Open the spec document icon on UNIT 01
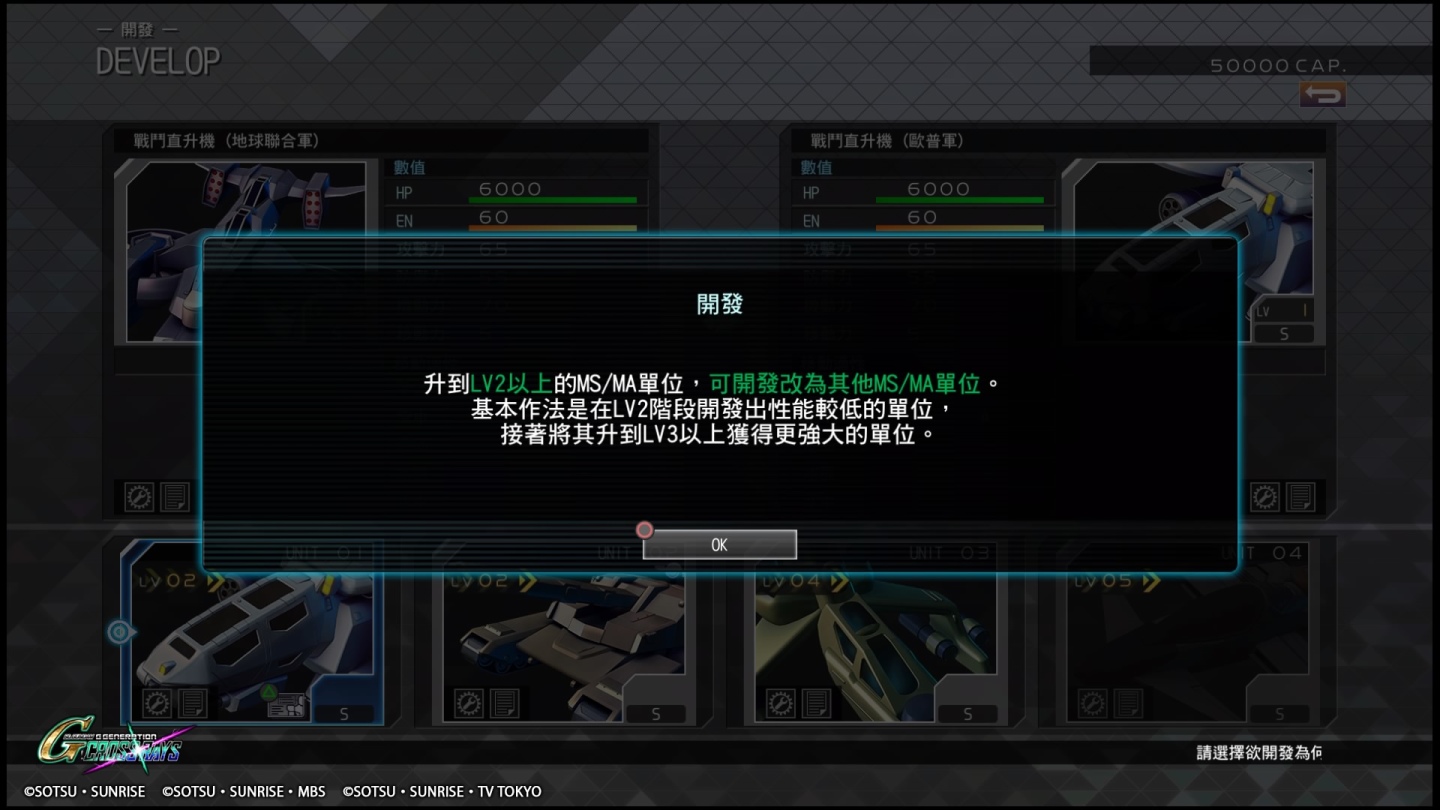Image resolution: width=1440 pixels, height=810 pixels. pyautogui.click(x=193, y=703)
